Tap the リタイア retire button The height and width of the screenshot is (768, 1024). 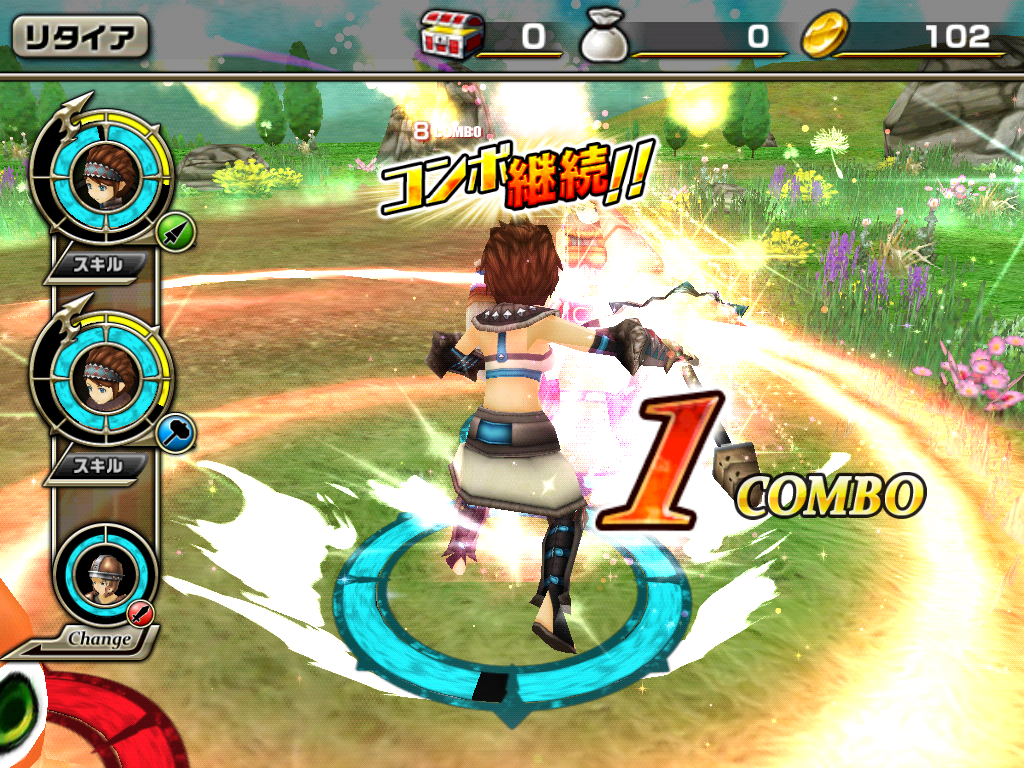click(80, 37)
